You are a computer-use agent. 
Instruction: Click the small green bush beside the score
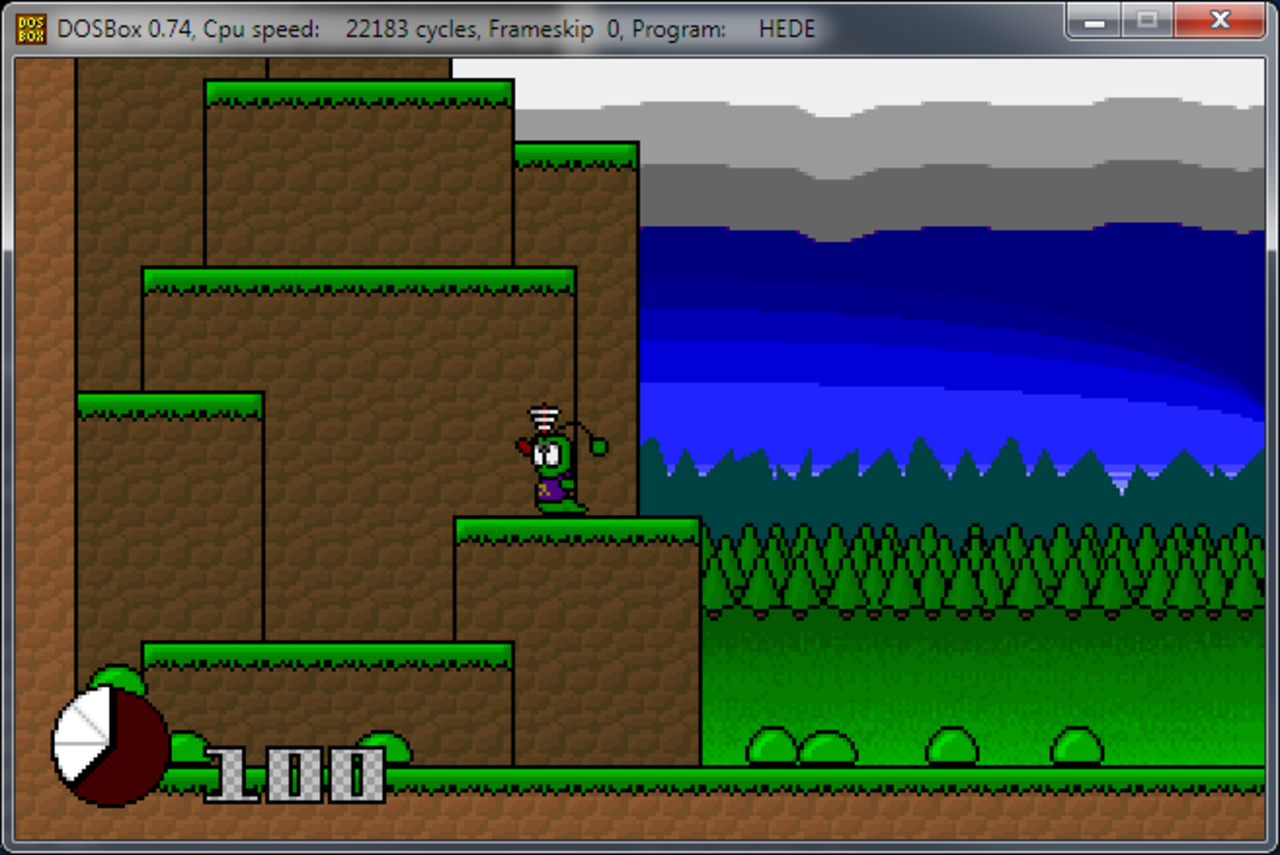click(x=187, y=748)
